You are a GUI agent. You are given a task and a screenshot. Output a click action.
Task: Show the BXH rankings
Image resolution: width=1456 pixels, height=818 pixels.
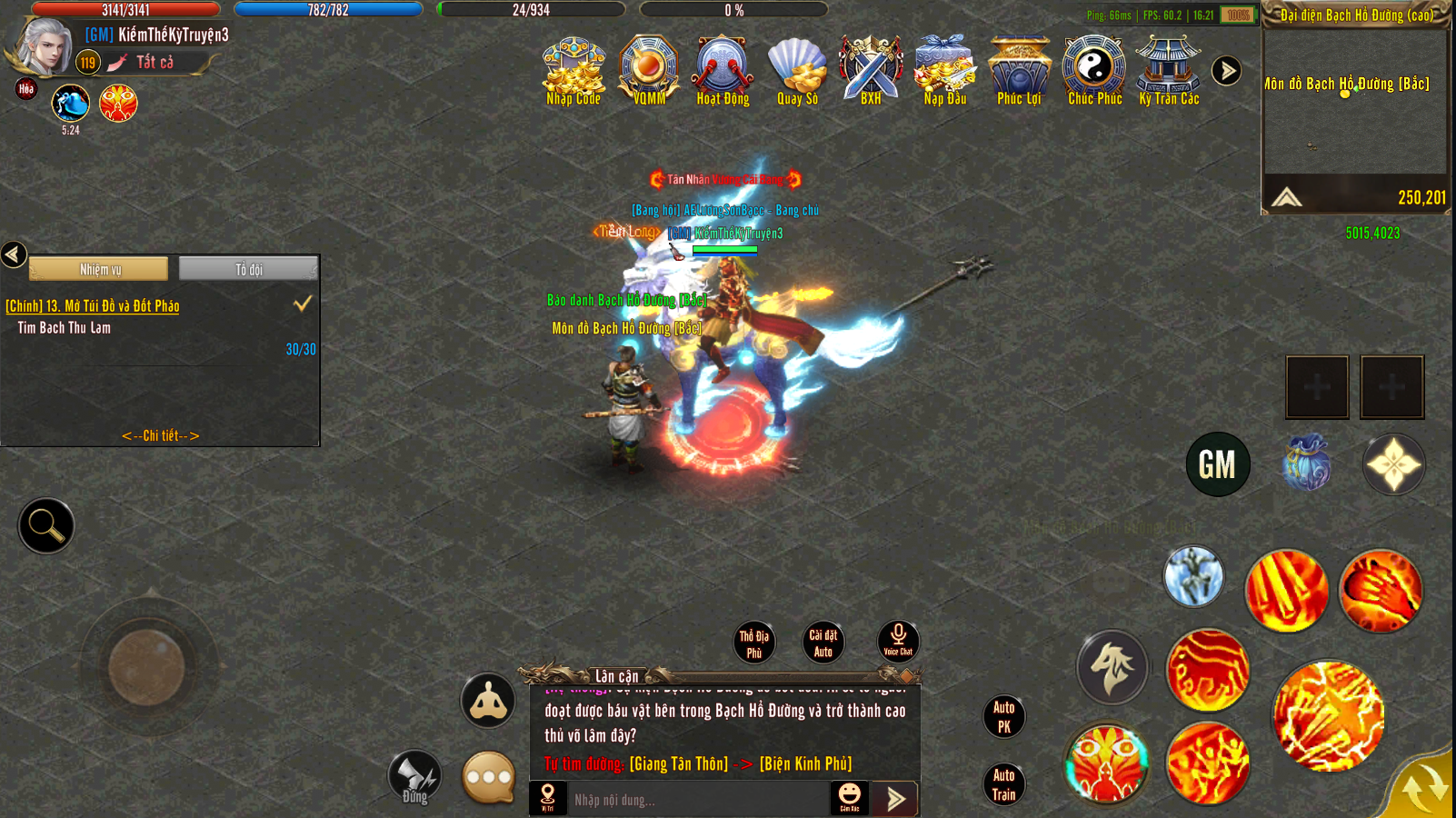[x=871, y=71]
